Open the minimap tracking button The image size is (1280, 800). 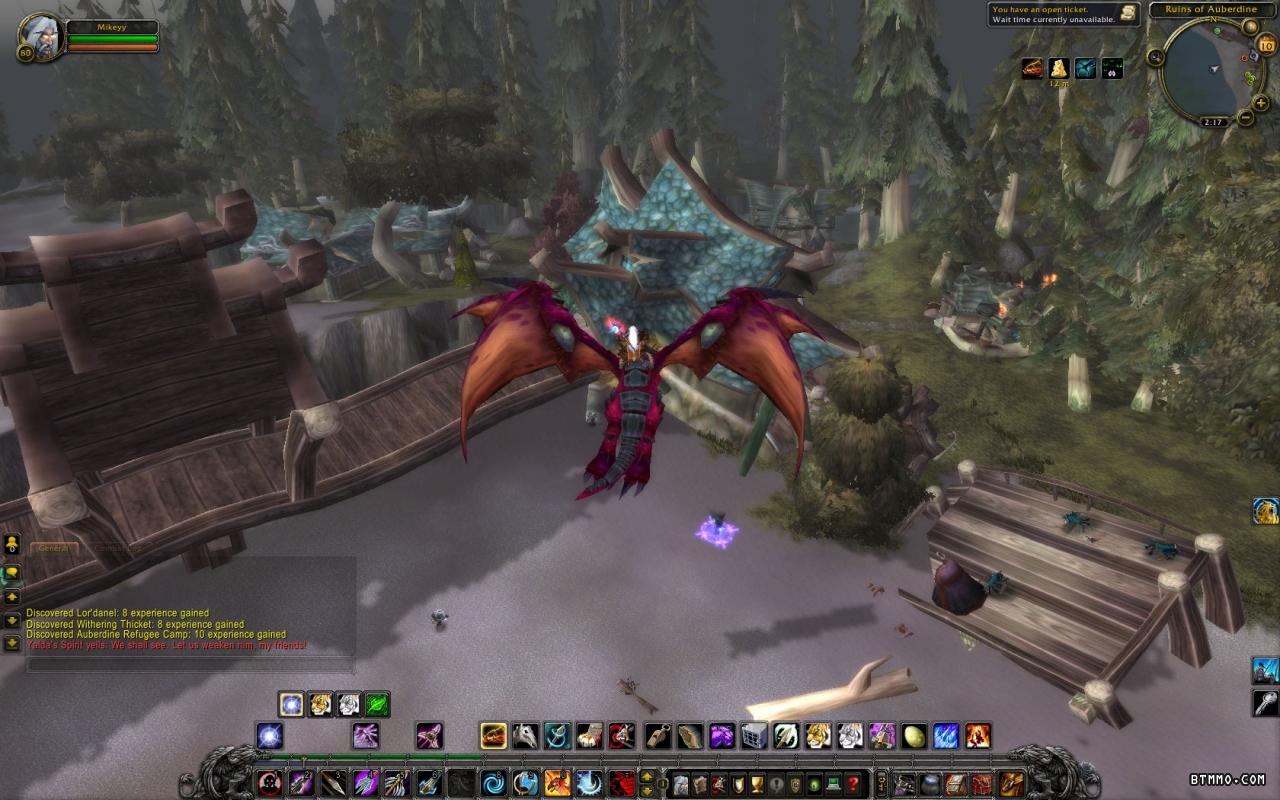pyautogui.click(x=1157, y=56)
